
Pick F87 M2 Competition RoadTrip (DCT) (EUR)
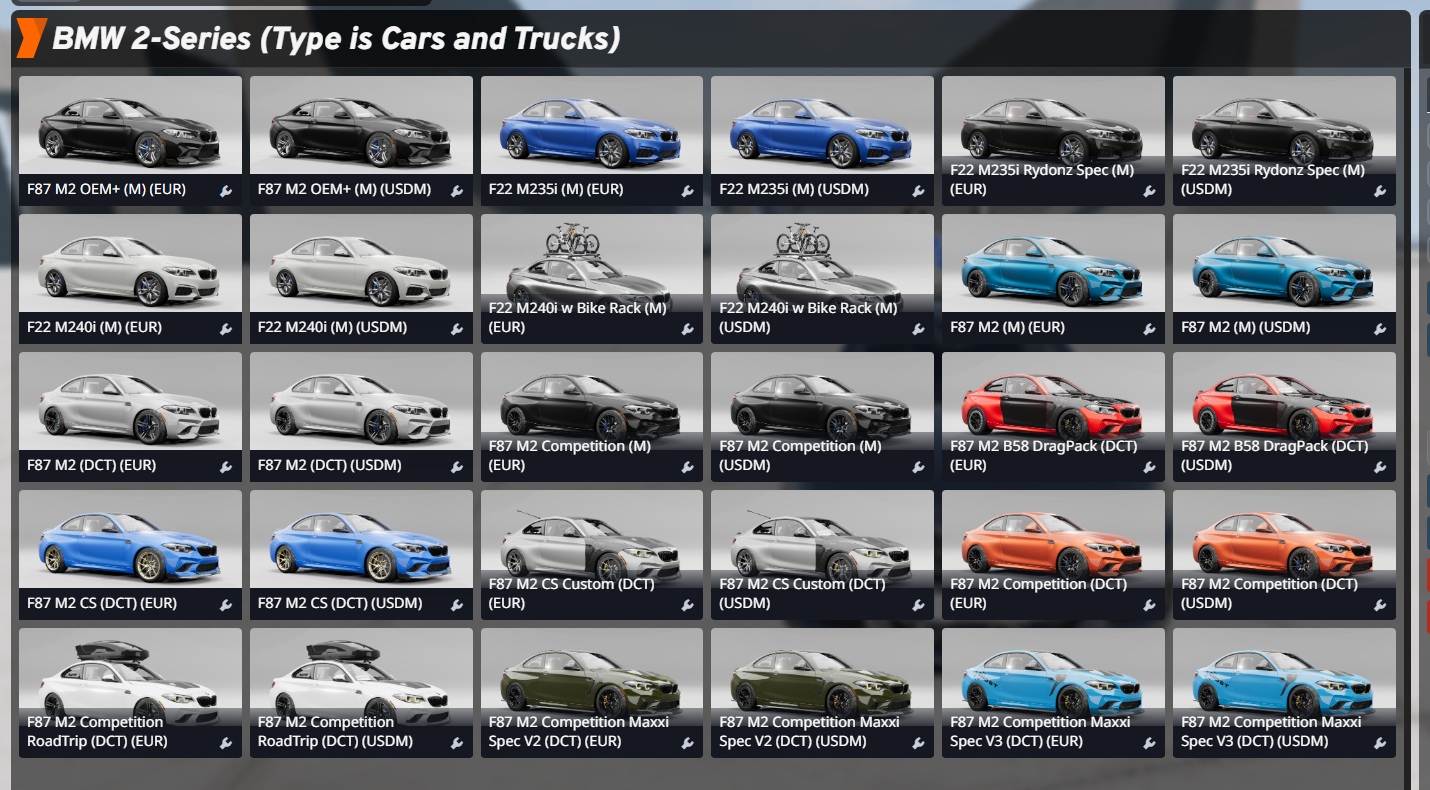click(x=130, y=682)
